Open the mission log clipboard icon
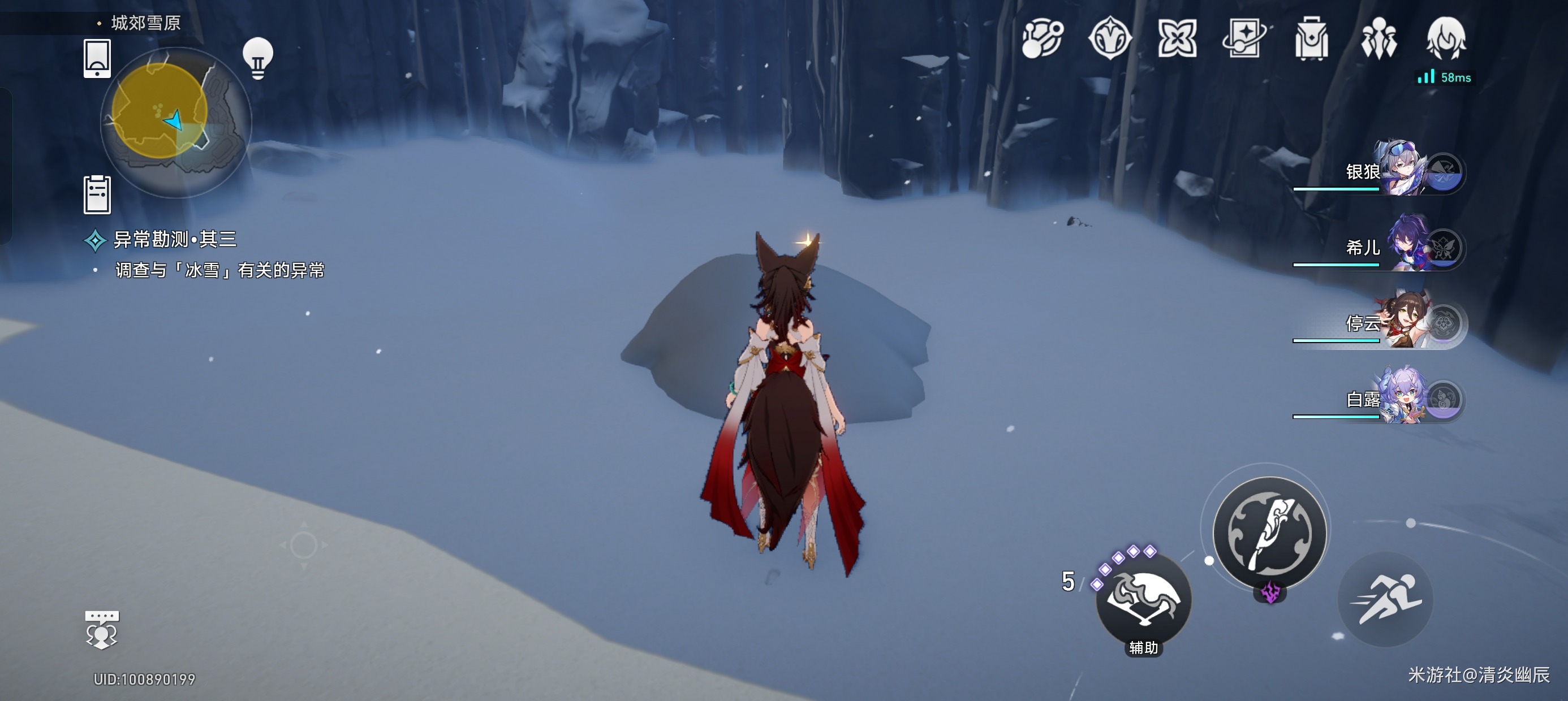The height and width of the screenshot is (701, 1568). [x=97, y=194]
